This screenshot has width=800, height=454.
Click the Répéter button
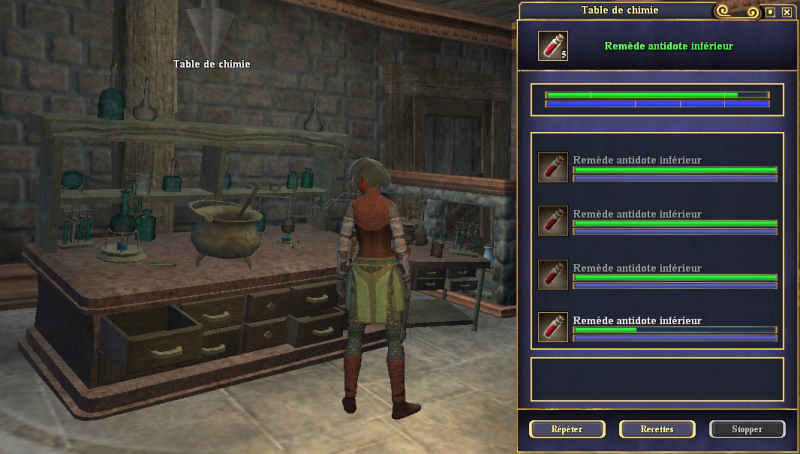[567, 429]
